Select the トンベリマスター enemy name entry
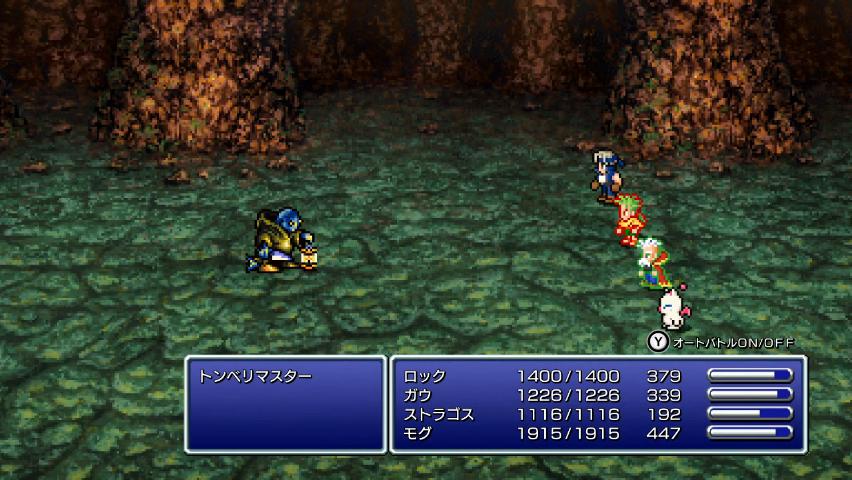The height and width of the screenshot is (480, 852). (257, 377)
